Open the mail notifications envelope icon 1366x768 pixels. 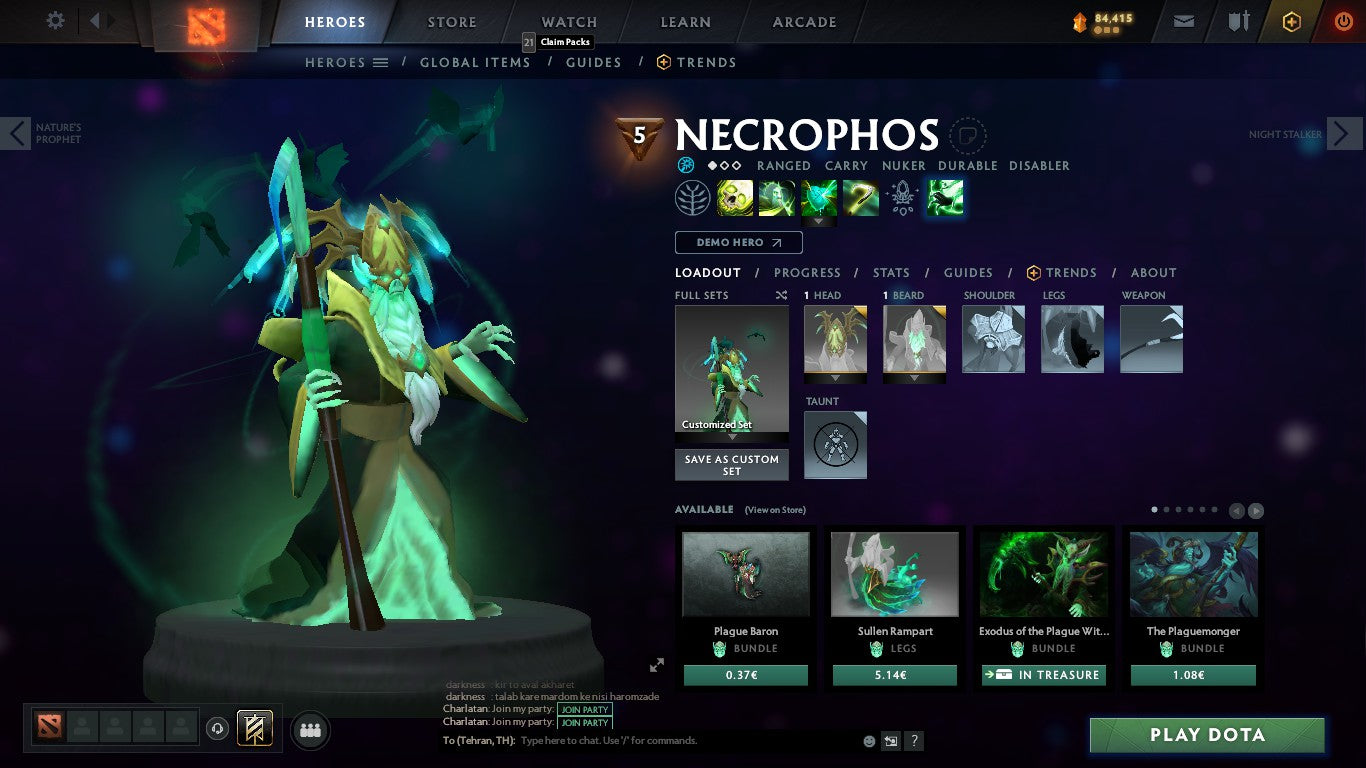tap(1183, 21)
